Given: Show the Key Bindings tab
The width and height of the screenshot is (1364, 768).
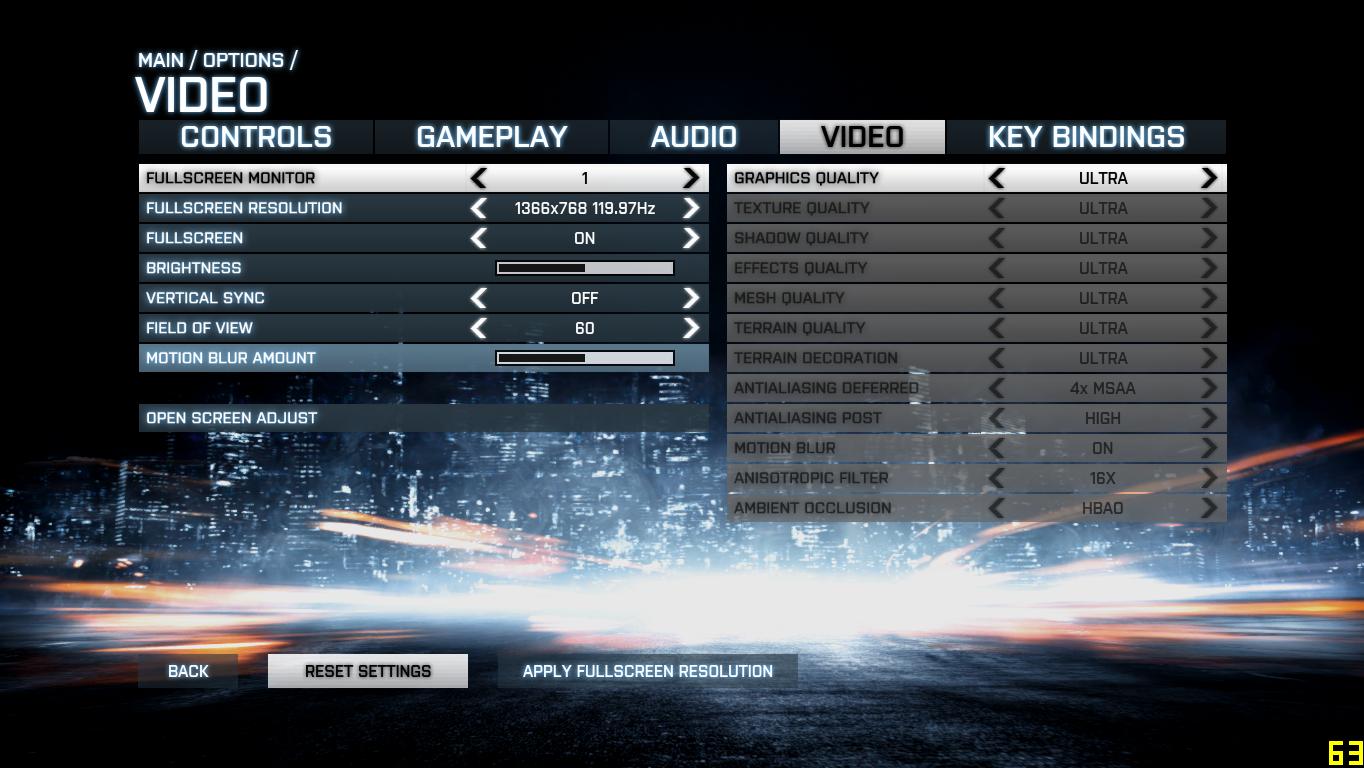Looking at the screenshot, I should click(x=1085, y=137).
